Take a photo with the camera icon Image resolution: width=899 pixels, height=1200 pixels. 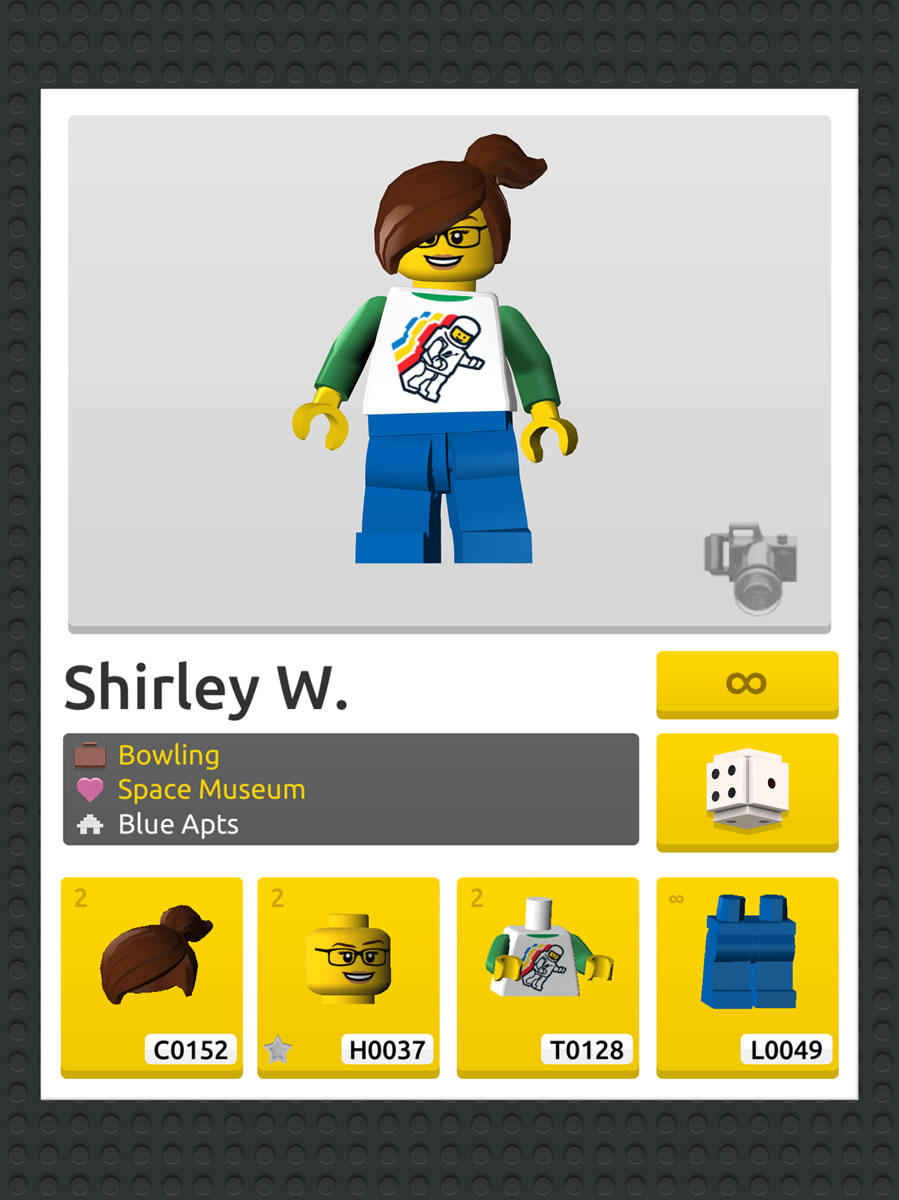(751, 566)
